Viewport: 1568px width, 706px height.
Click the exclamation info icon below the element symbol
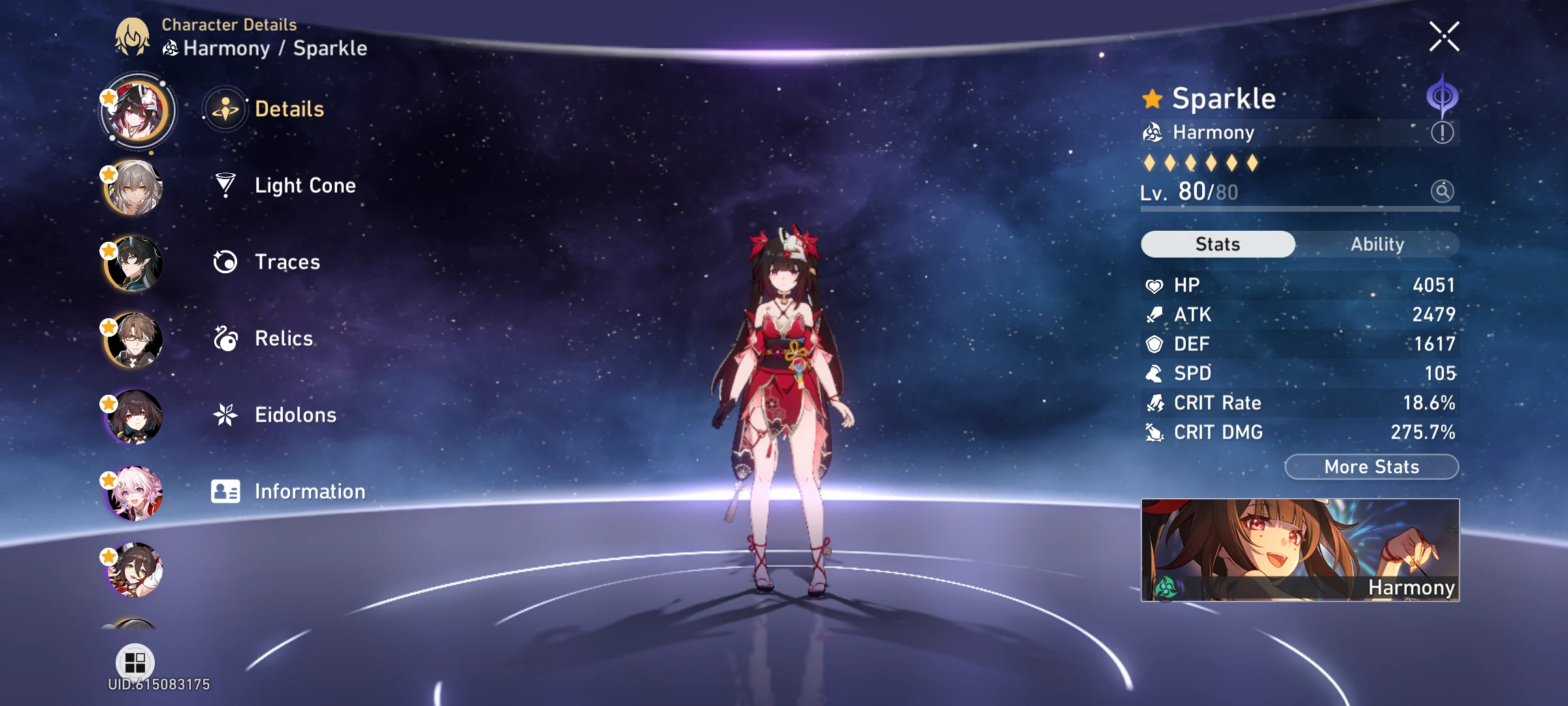tap(1442, 132)
